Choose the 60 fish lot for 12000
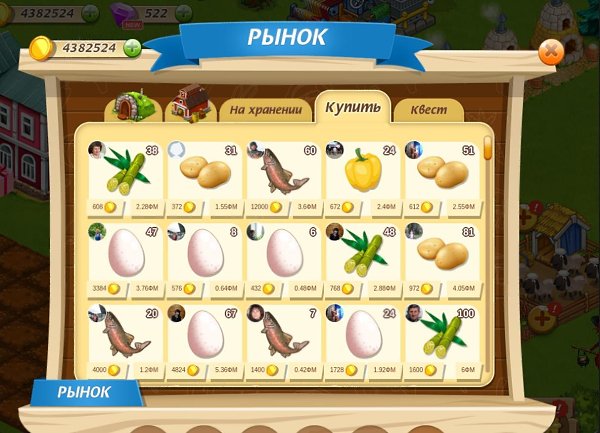Viewport: 600px width, 433px height. (284, 177)
